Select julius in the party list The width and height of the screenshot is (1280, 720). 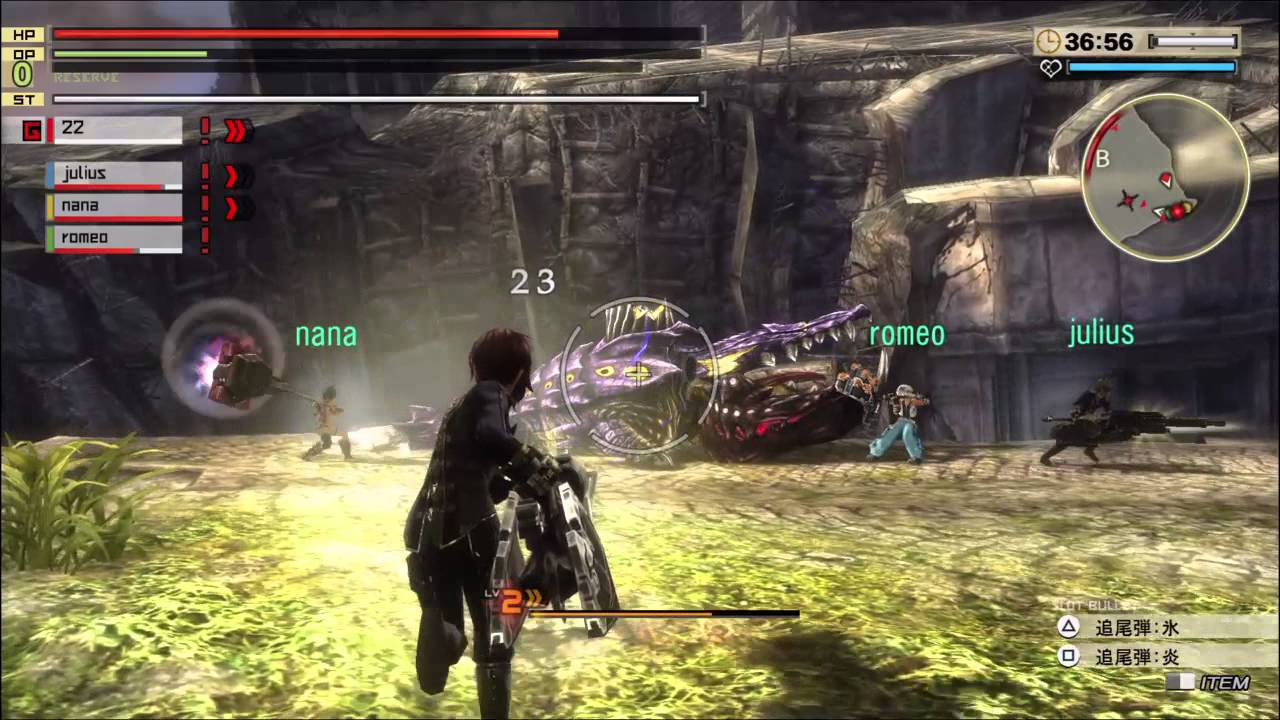[x=114, y=175]
